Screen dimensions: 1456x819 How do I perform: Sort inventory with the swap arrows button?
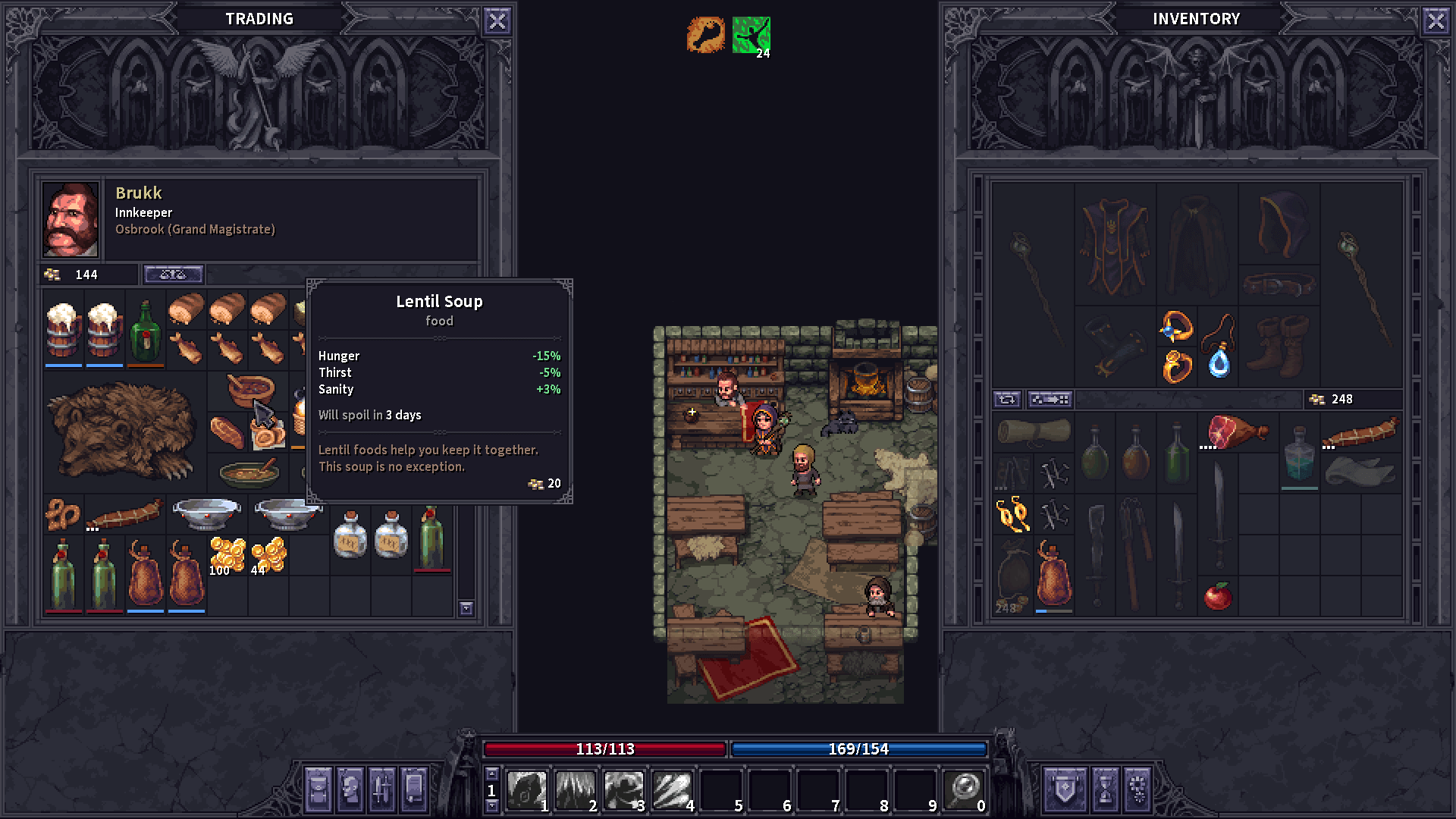(1007, 399)
